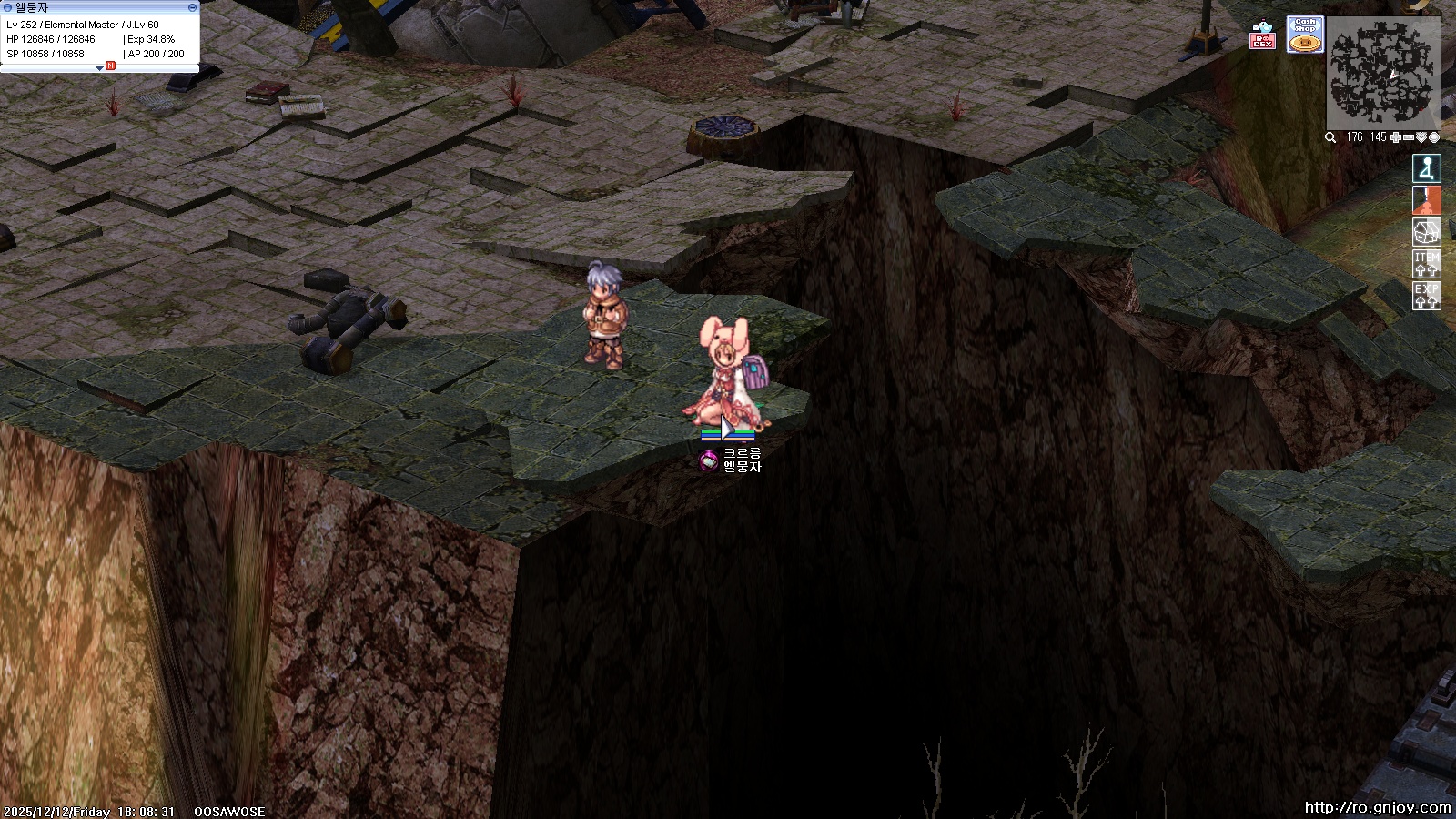Viewport: 1456px width, 819px height.
Task: Select the ITEM drop-rate boost icon
Action: coord(1426,264)
